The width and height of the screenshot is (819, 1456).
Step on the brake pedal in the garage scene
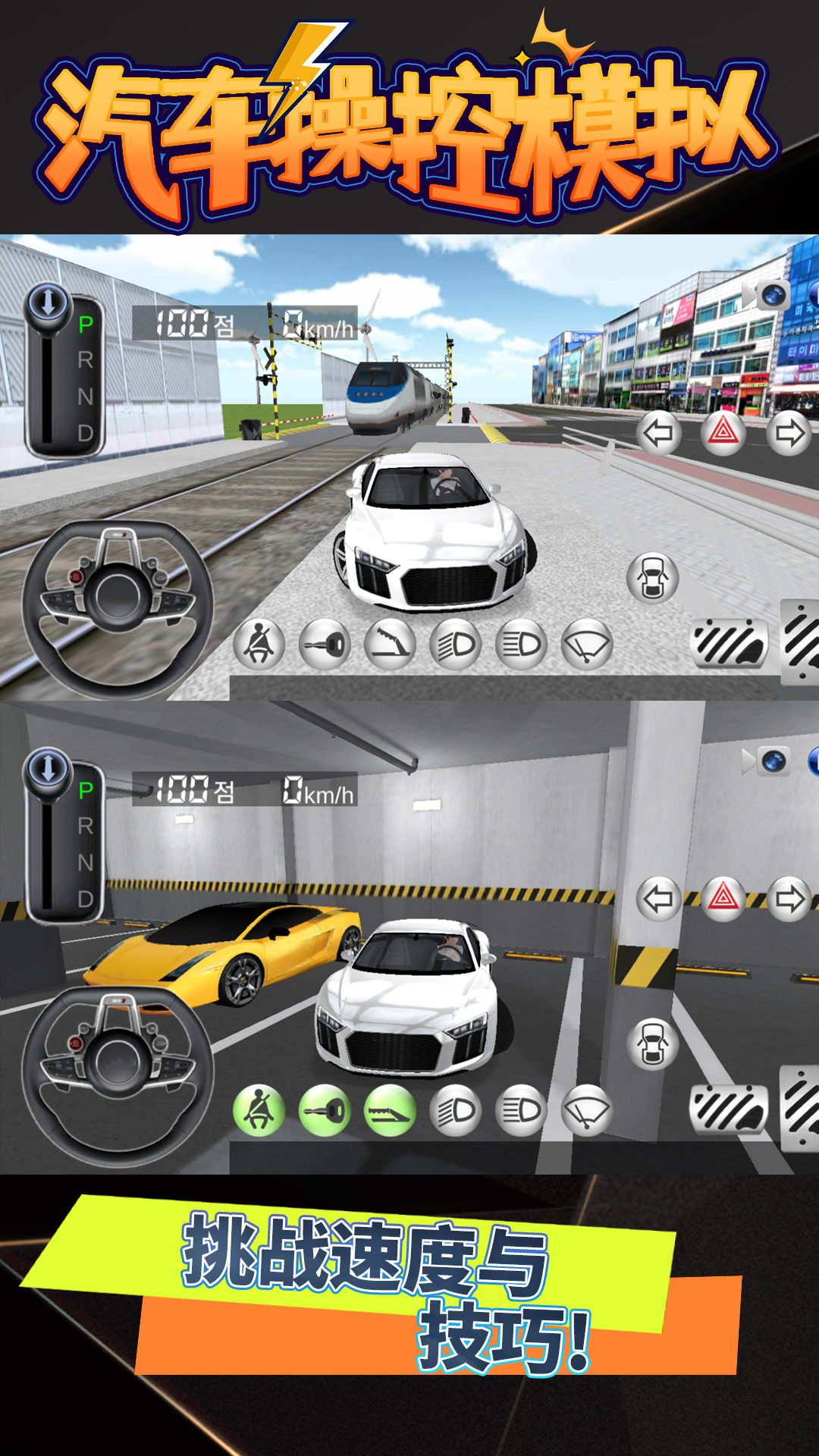pos(729,1109)
